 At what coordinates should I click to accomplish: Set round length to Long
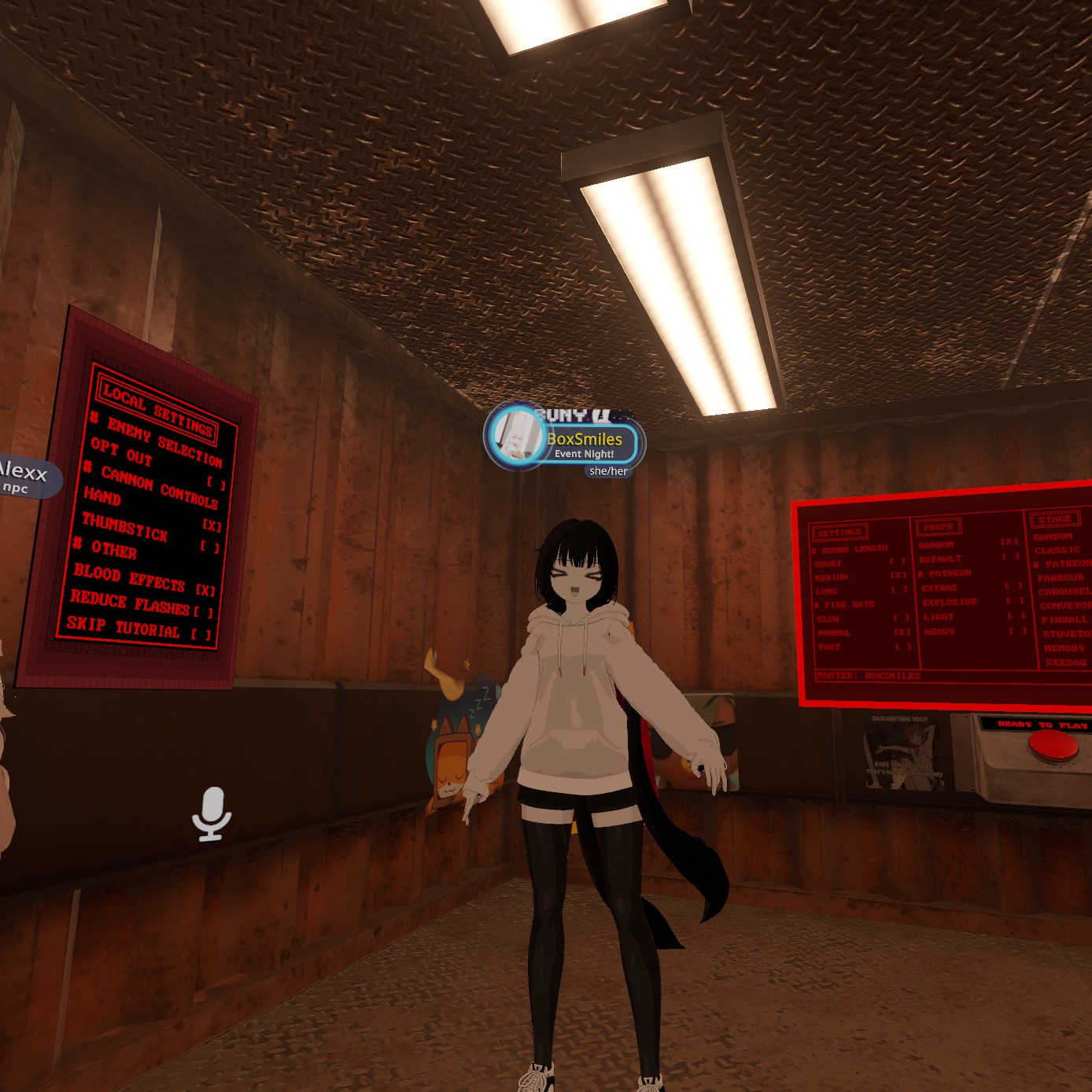pyautogui.click(x=898, y=589)
